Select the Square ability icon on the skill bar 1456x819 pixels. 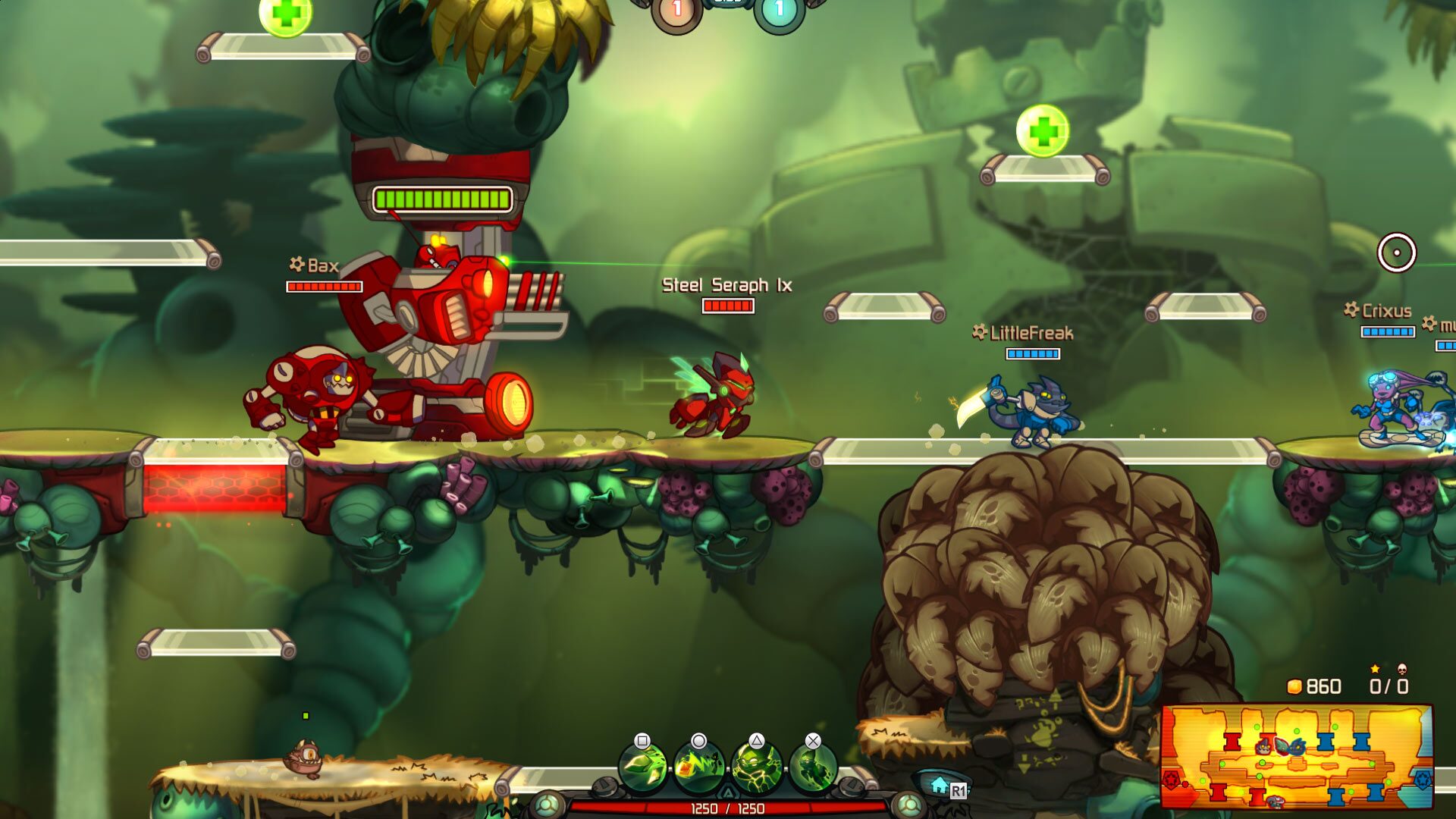click(x=642, y=767)
